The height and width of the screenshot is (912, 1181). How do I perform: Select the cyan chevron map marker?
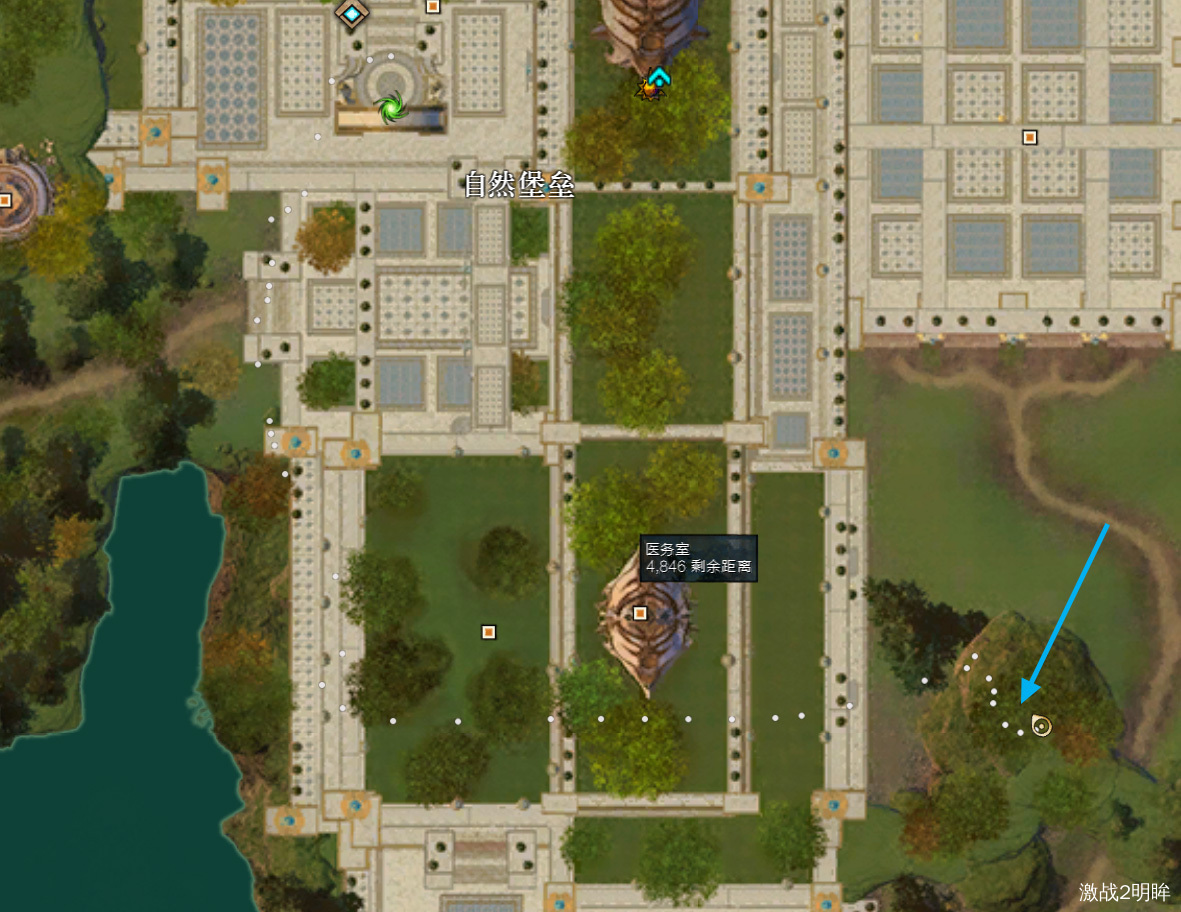657,77
